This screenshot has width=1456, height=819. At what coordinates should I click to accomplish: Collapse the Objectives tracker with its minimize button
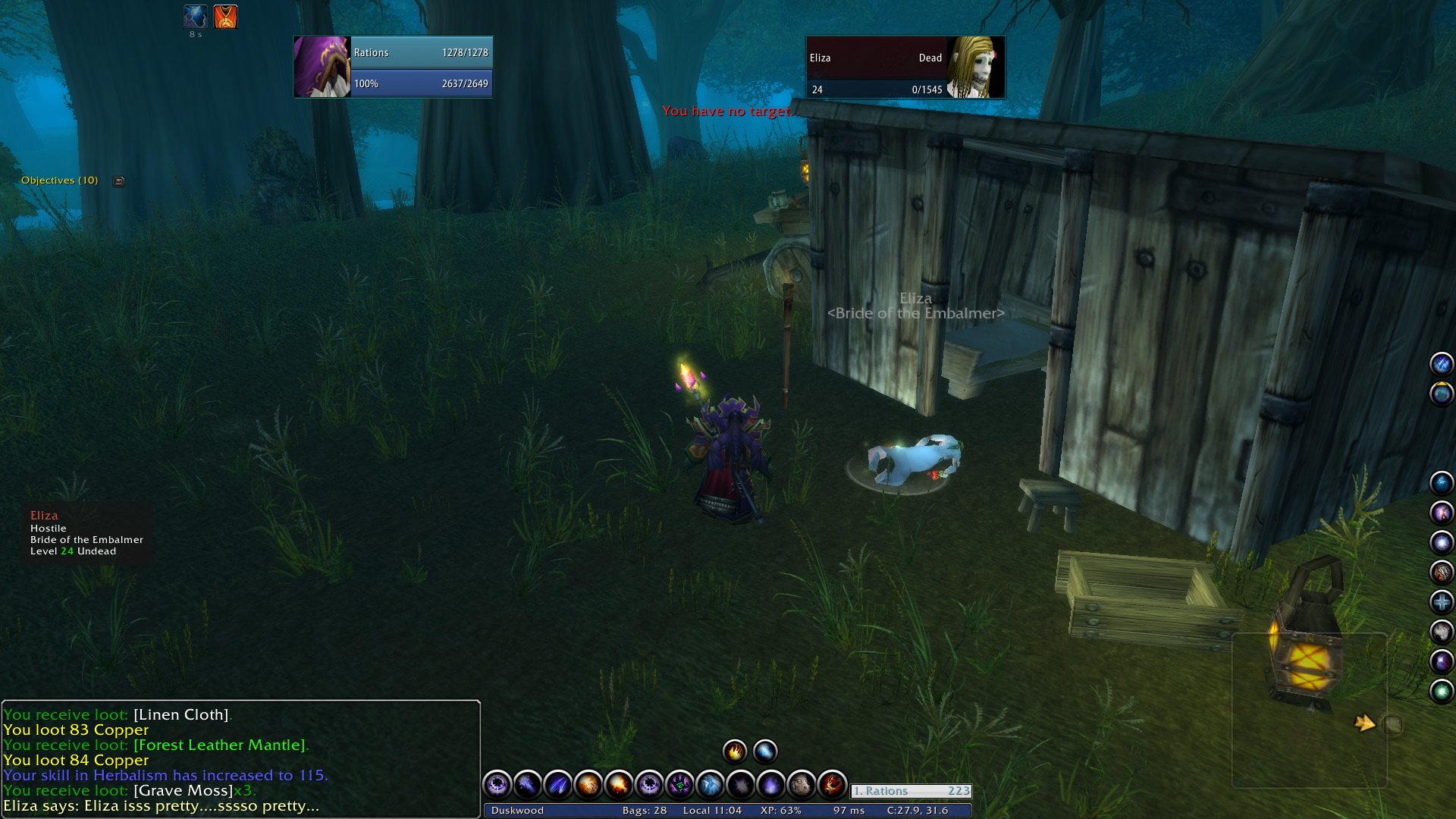pos(118,181)
